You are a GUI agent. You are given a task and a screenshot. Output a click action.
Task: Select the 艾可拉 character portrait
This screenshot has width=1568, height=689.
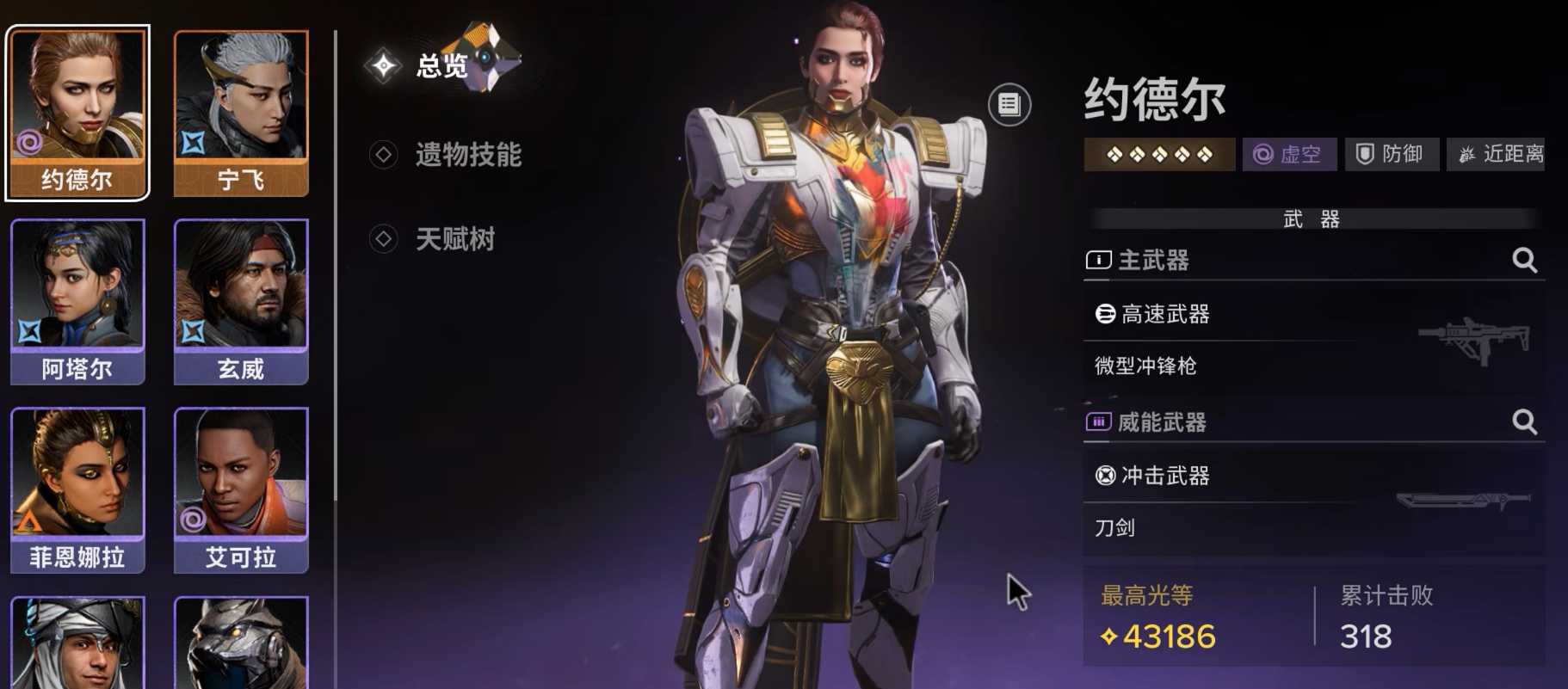241,489
